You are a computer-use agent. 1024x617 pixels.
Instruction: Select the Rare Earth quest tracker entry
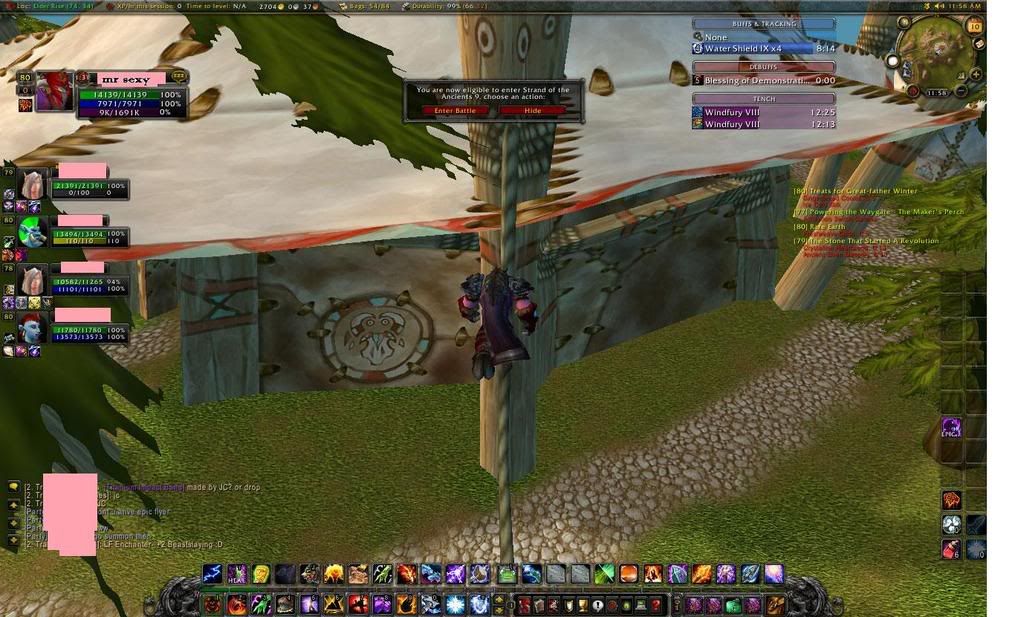point(822,227)
